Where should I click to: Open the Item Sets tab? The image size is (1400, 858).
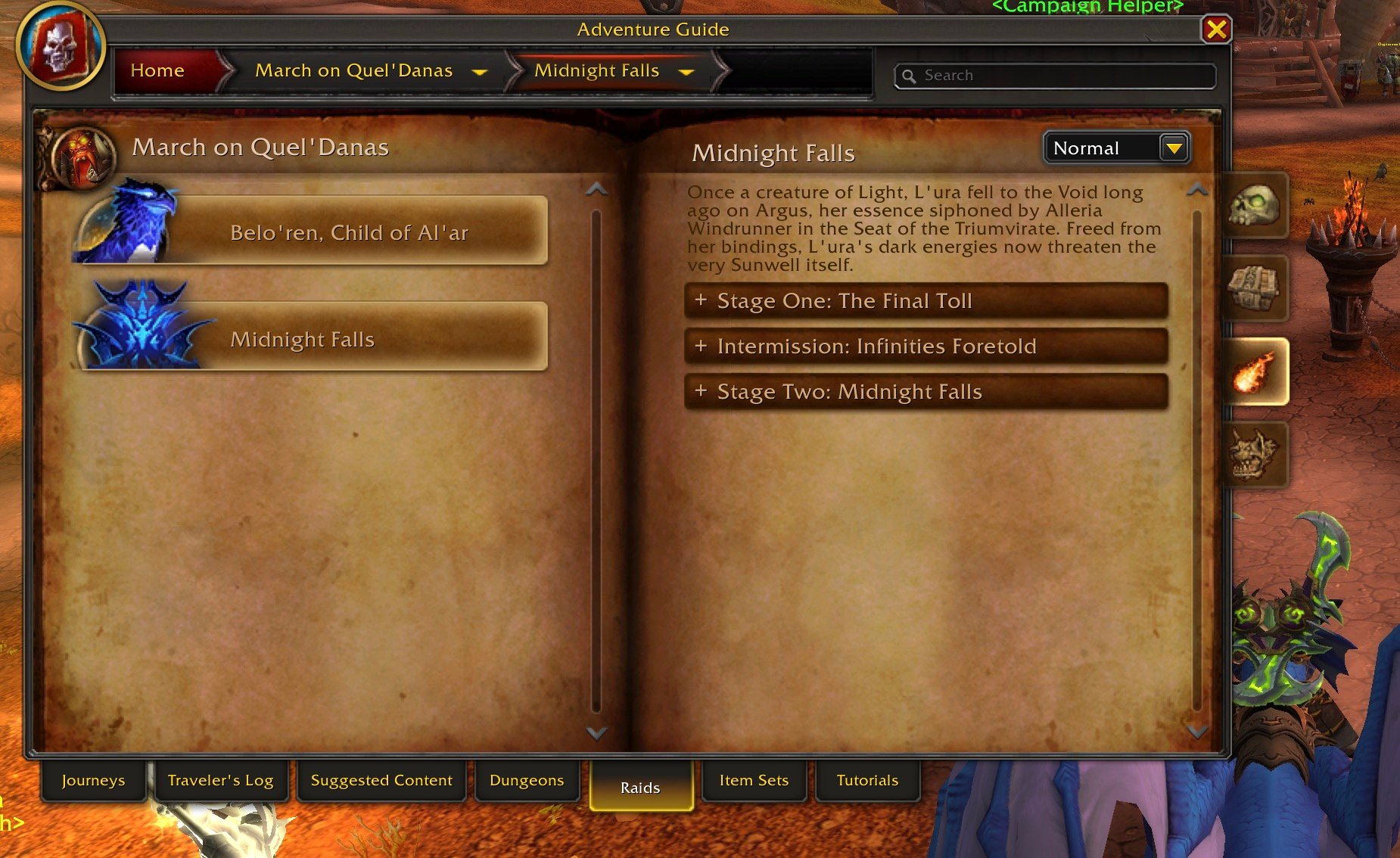(x=754, y=780)
